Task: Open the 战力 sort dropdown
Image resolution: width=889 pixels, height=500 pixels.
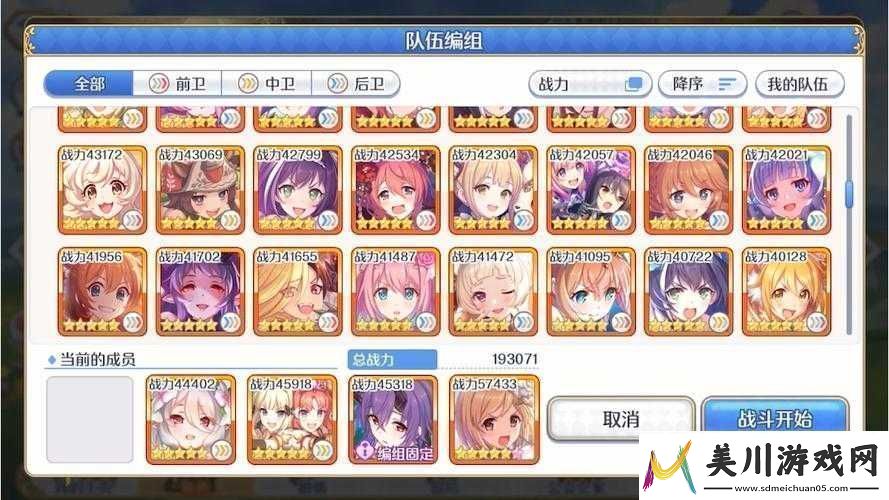Action: tap(589, 84)
